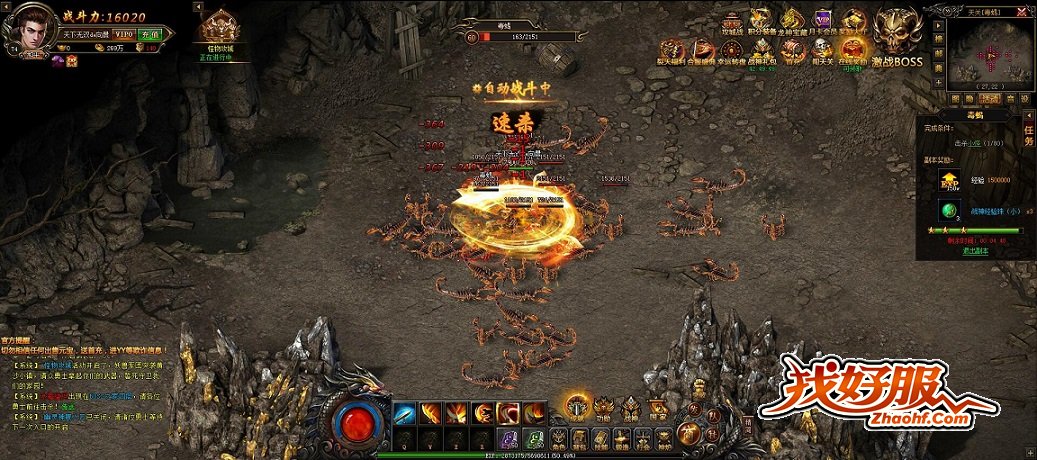Open the VIP0 badge
This screenshot has height=460, width=1037.
tap(125, 33)
